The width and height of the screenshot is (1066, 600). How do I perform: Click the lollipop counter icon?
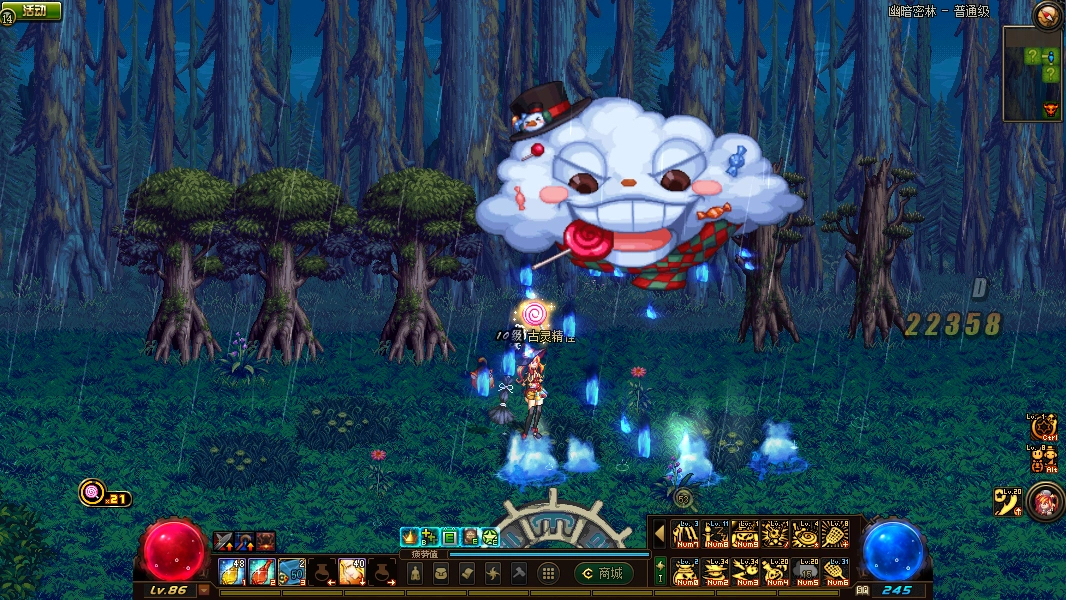(x=92, y=493)
